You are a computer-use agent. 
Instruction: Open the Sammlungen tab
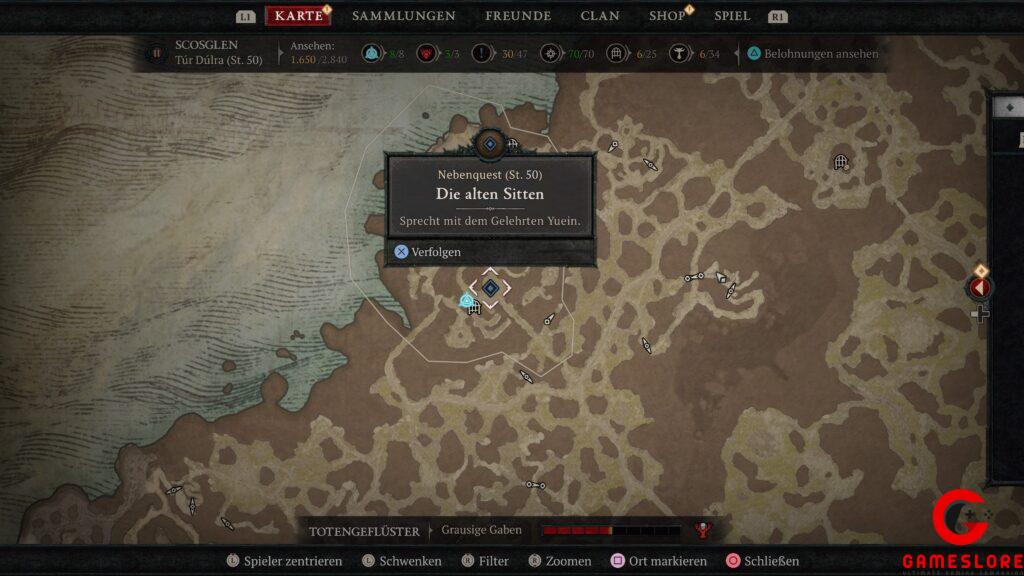click(x=403, y=16)
